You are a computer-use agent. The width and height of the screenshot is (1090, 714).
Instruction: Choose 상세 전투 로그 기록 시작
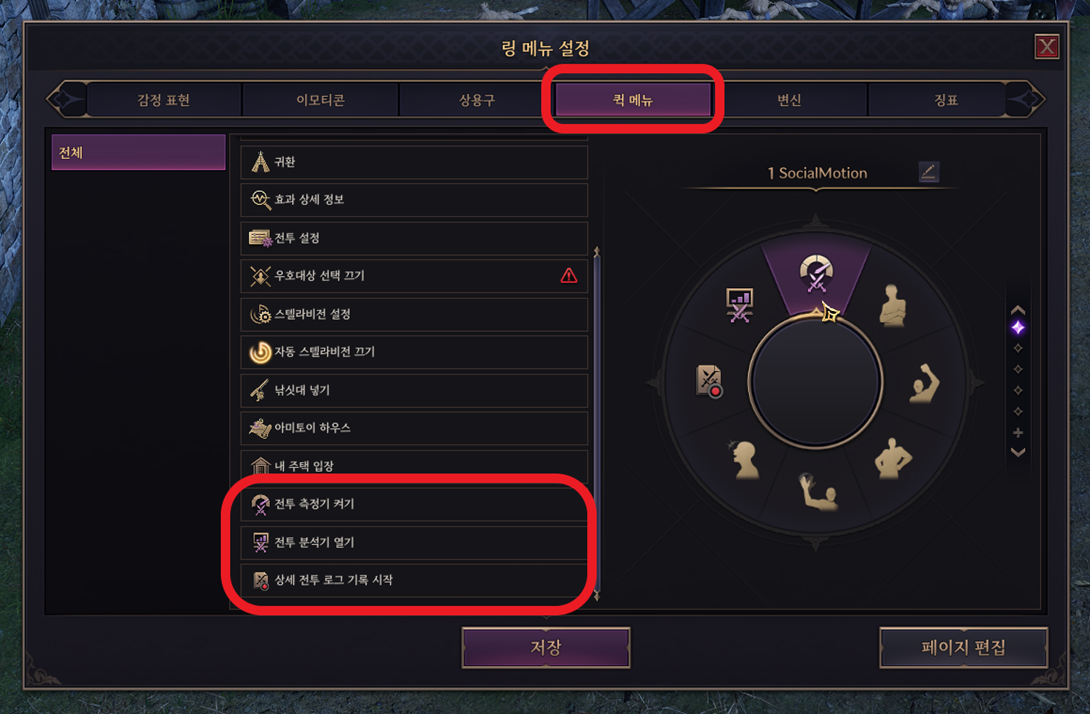(x=414, y=580)
